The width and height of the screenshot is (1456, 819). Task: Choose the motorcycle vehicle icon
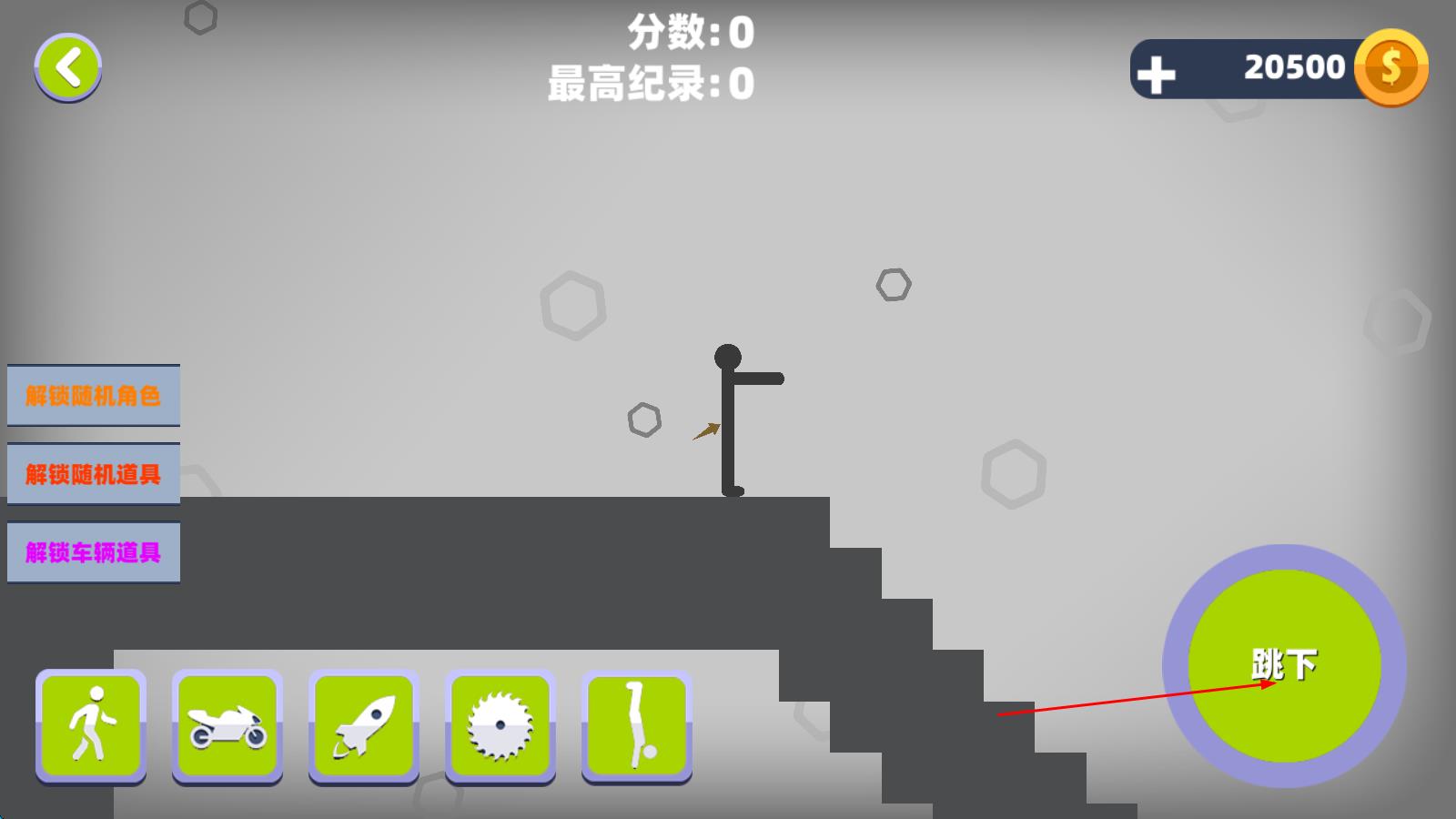coord(227,725)
